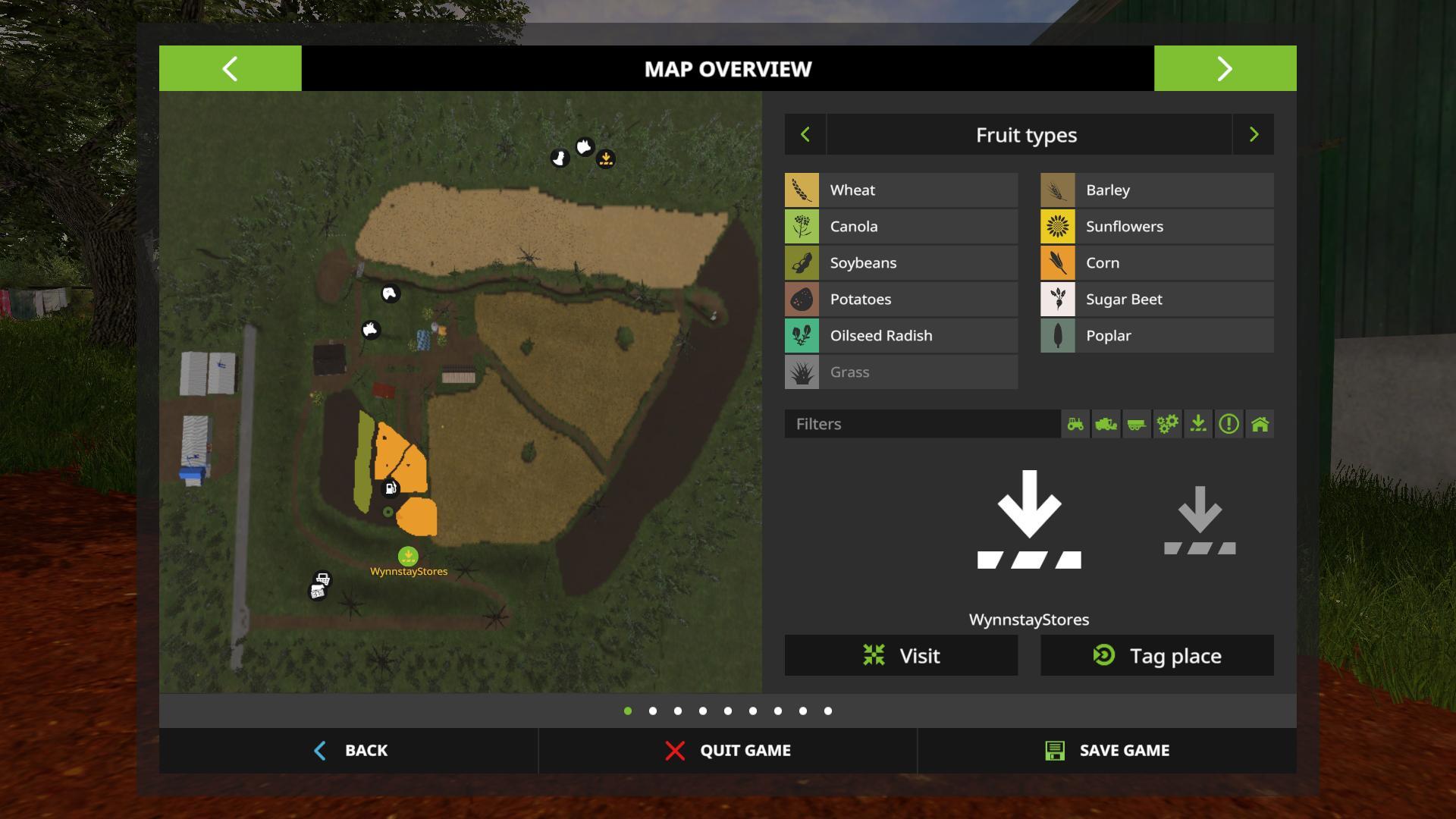
Task: Enable the Grass fruit type
Action: coord(901,372)
